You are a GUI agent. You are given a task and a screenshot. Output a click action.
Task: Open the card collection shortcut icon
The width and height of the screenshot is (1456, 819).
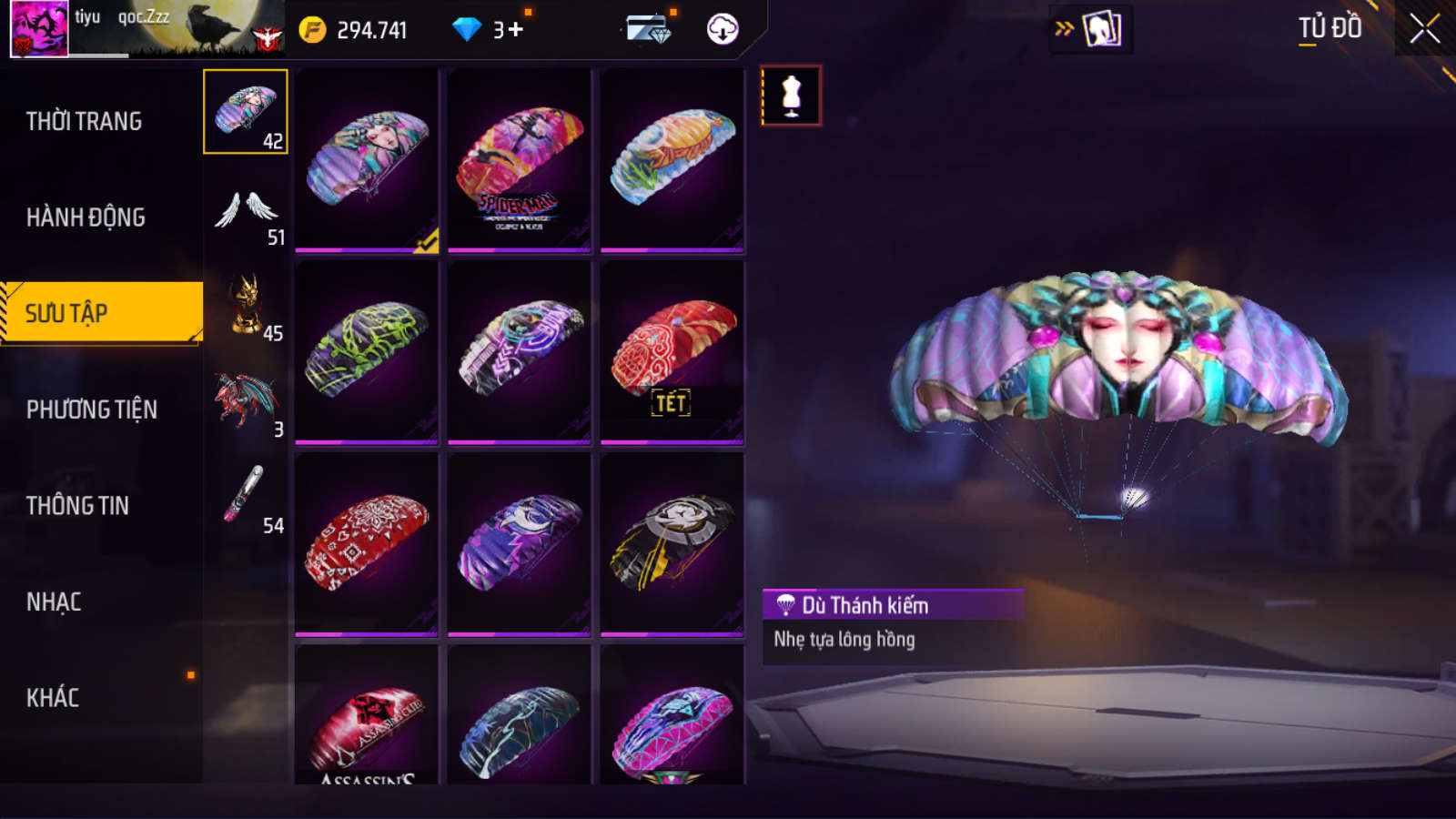click(1101, 29)
